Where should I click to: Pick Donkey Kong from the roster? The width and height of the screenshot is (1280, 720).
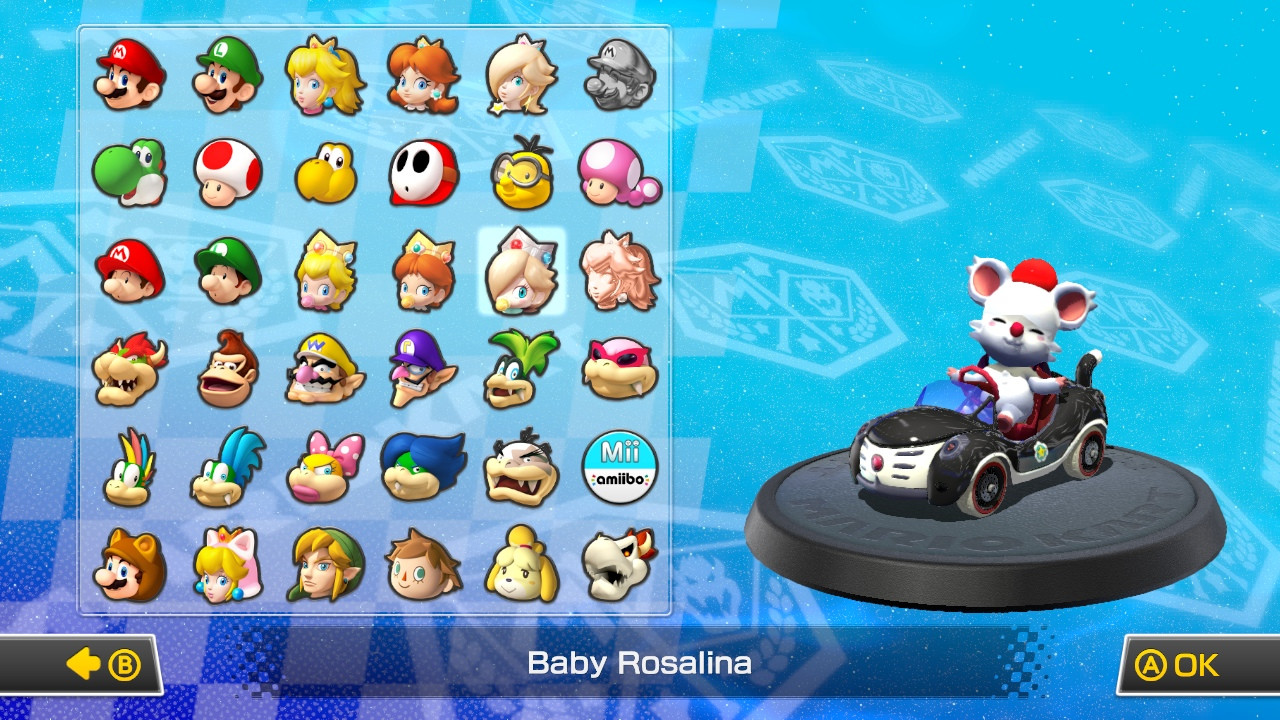coord(225,370)
